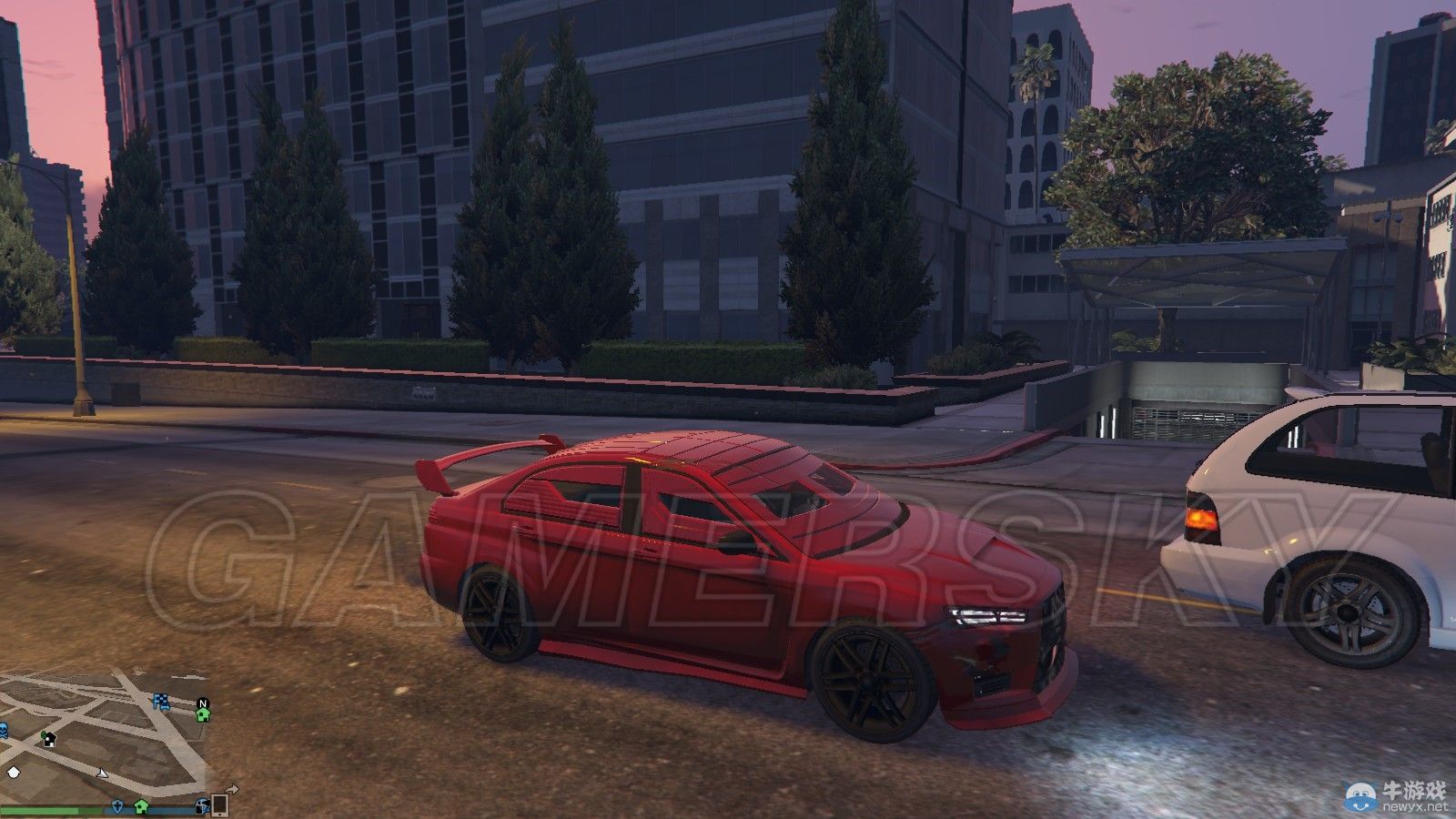Click the phone icon at the minimap corner
Viewport: 1456px width, 819px height.
(219, 807)
